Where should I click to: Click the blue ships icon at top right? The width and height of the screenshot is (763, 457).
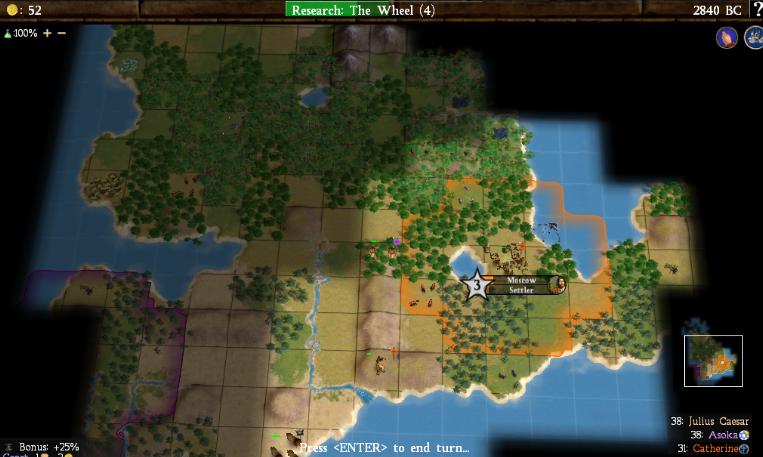pyautogui.click(x=752, y=38)
